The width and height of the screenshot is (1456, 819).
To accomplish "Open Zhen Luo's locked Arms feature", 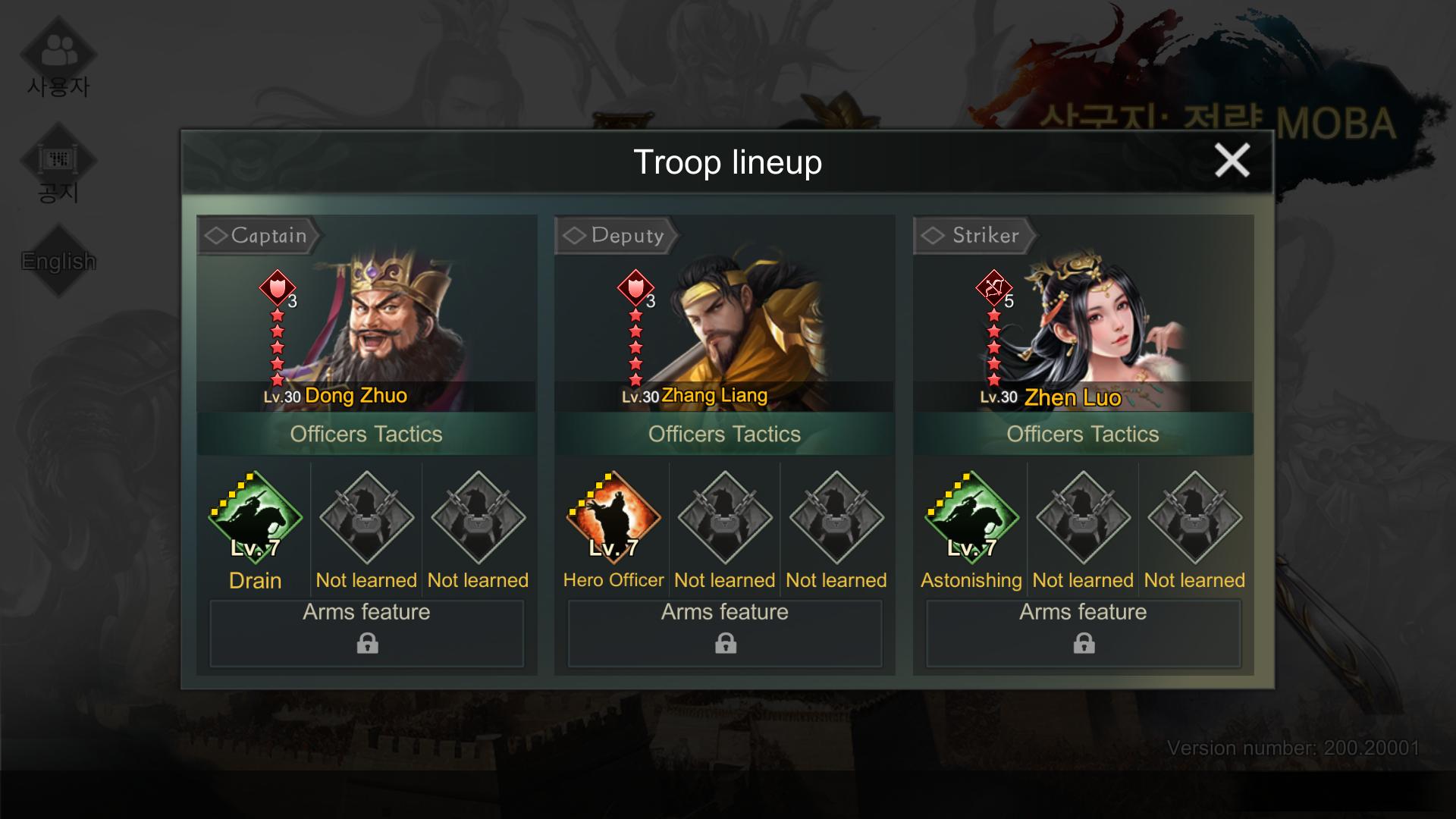I will point(1083,633).
